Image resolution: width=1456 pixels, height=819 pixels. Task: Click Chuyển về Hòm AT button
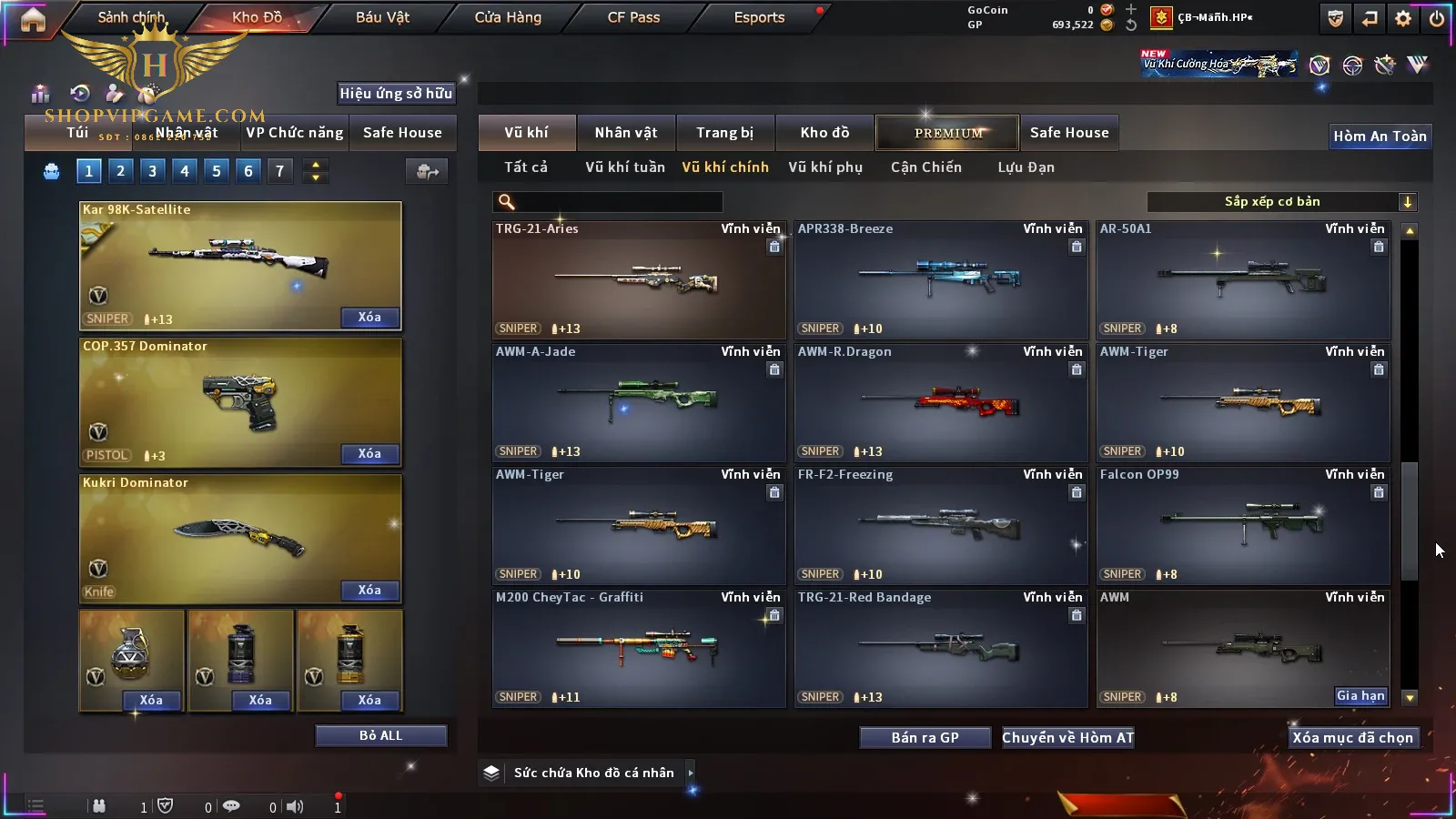click(1067, 738)
